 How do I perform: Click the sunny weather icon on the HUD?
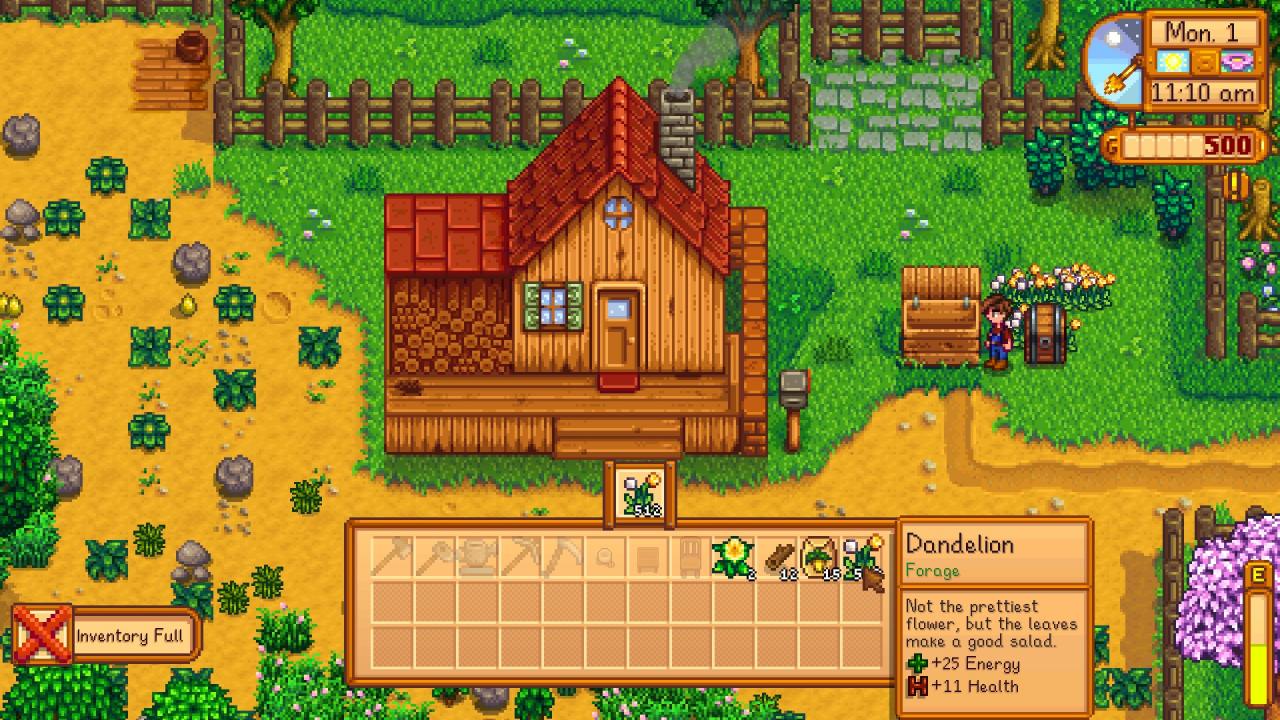click(x=1171, y=61)
